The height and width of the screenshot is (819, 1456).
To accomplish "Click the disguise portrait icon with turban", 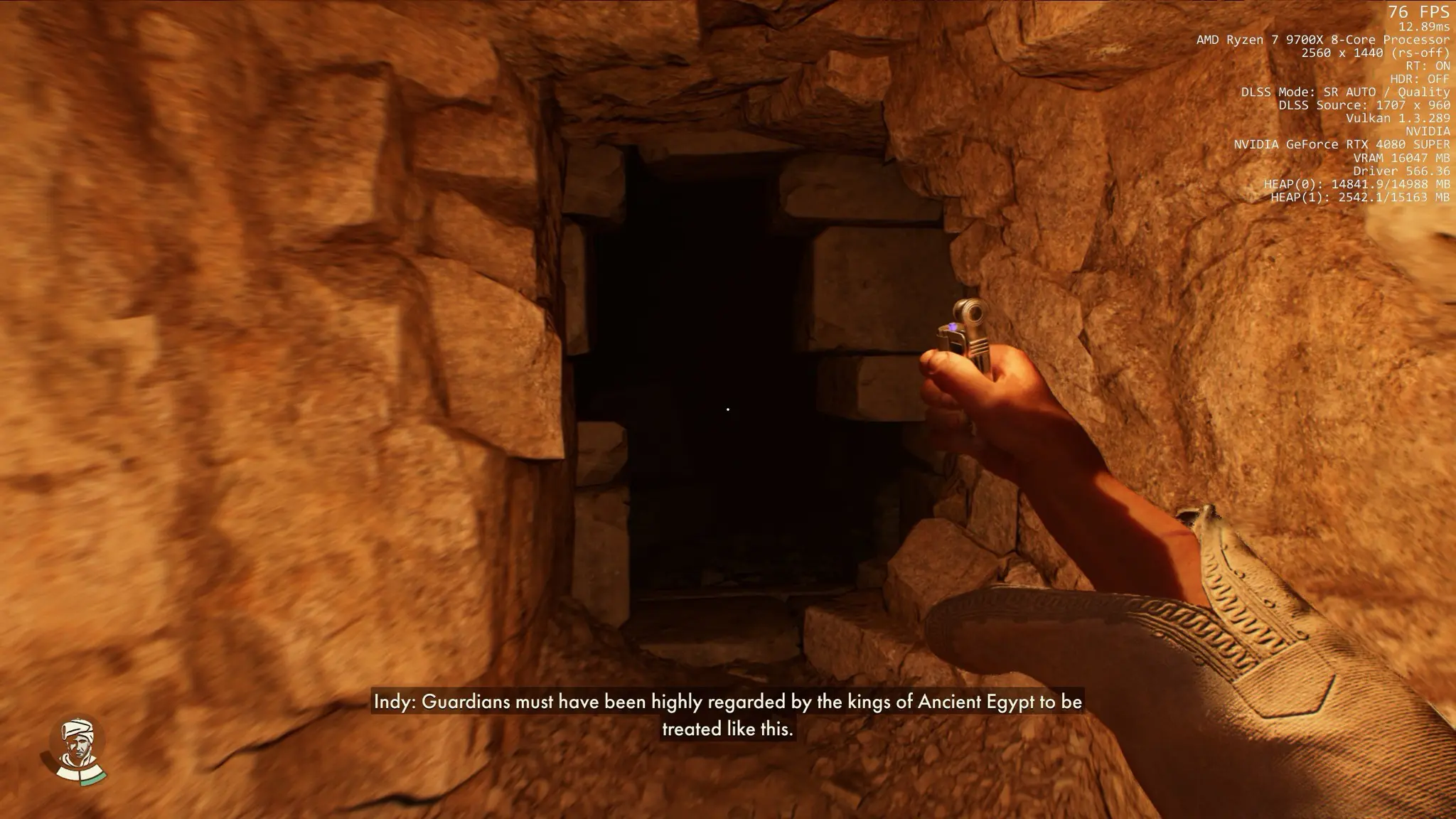I will tap(77, 751).
